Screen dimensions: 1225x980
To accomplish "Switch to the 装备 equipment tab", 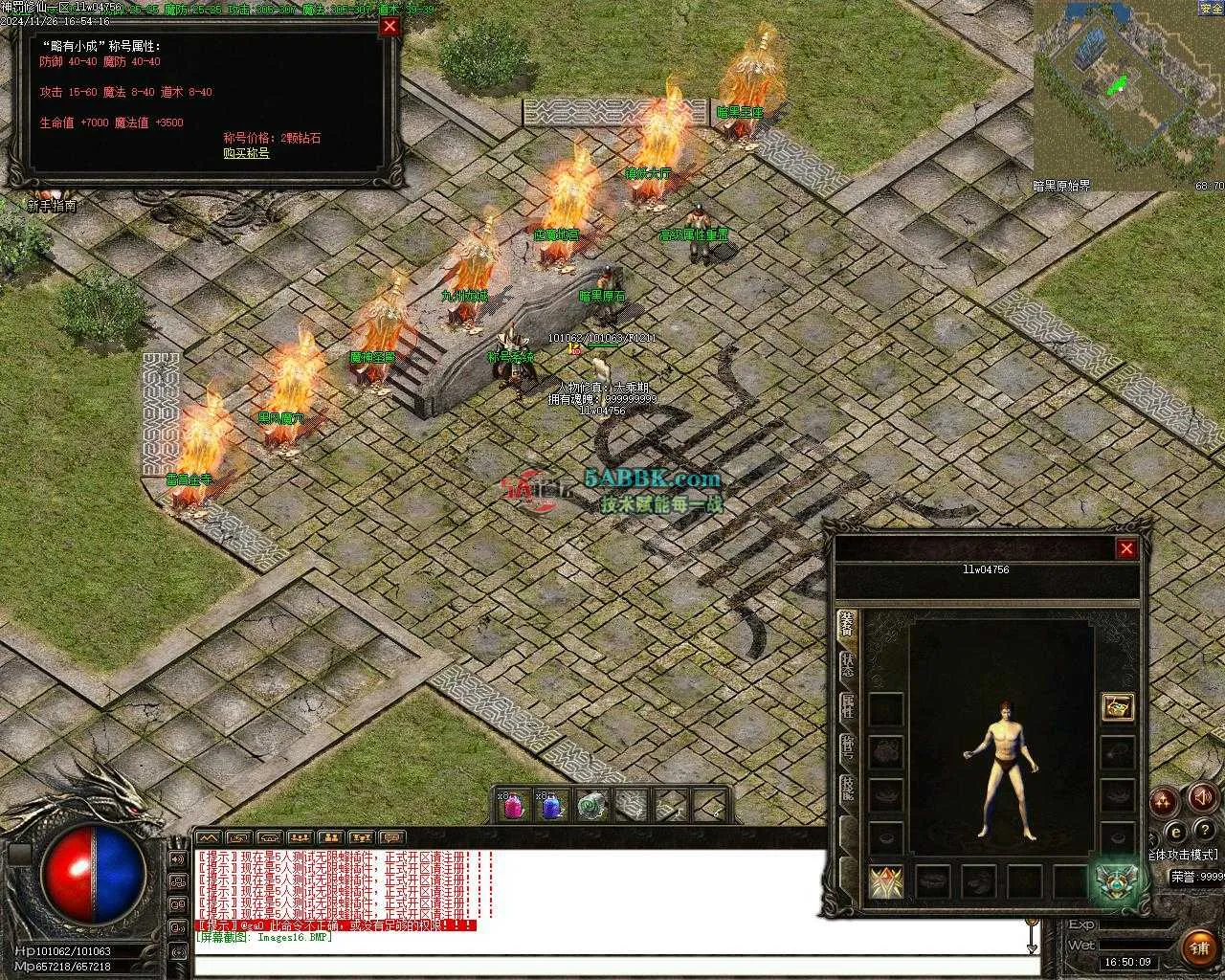I will [x=847, y=623].
